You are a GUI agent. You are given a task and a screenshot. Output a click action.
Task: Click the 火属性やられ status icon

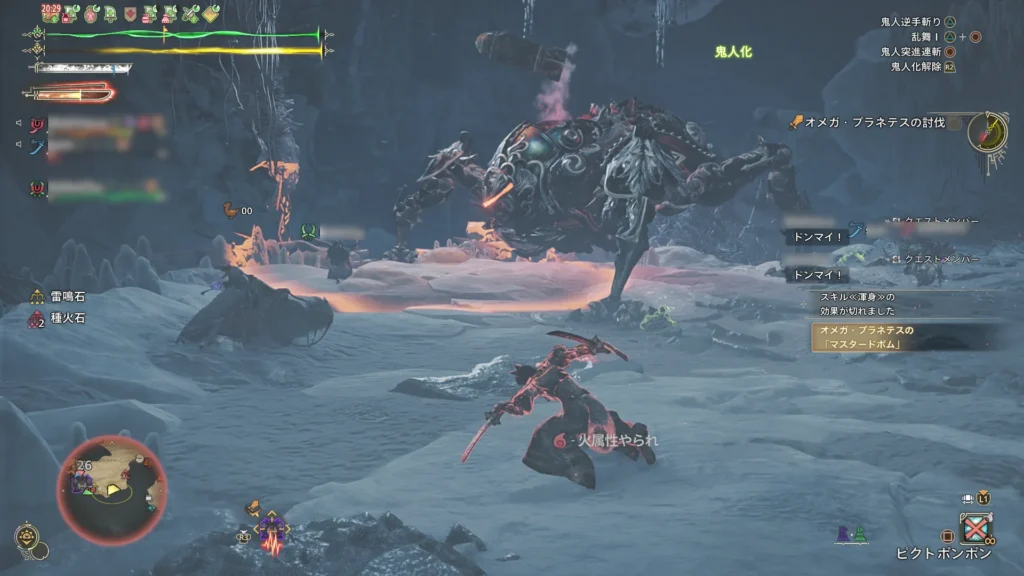pyautogui.click(x=559, y=439)
